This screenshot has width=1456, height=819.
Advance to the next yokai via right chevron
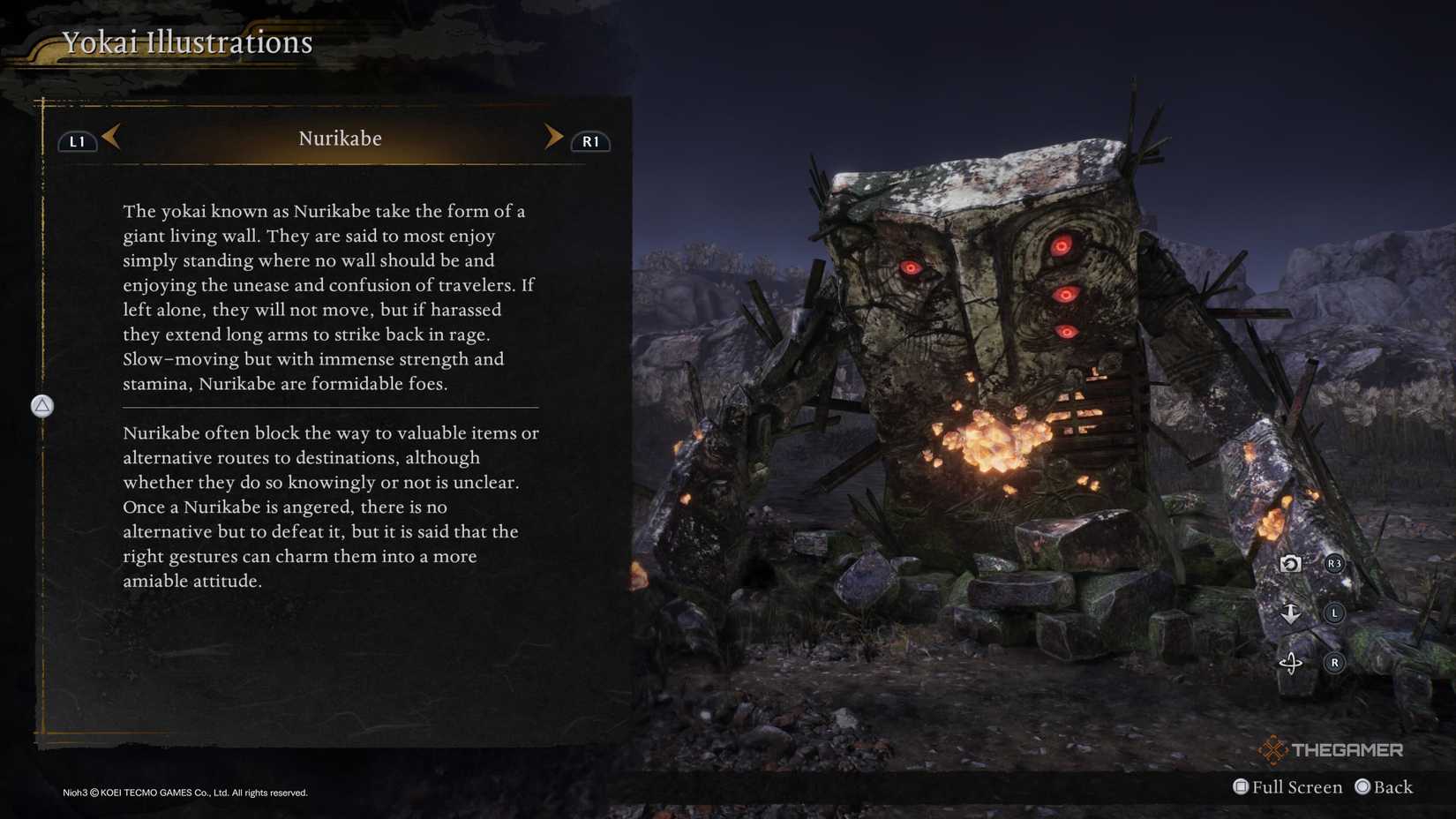pyautogui.click(x=554, y=137)
